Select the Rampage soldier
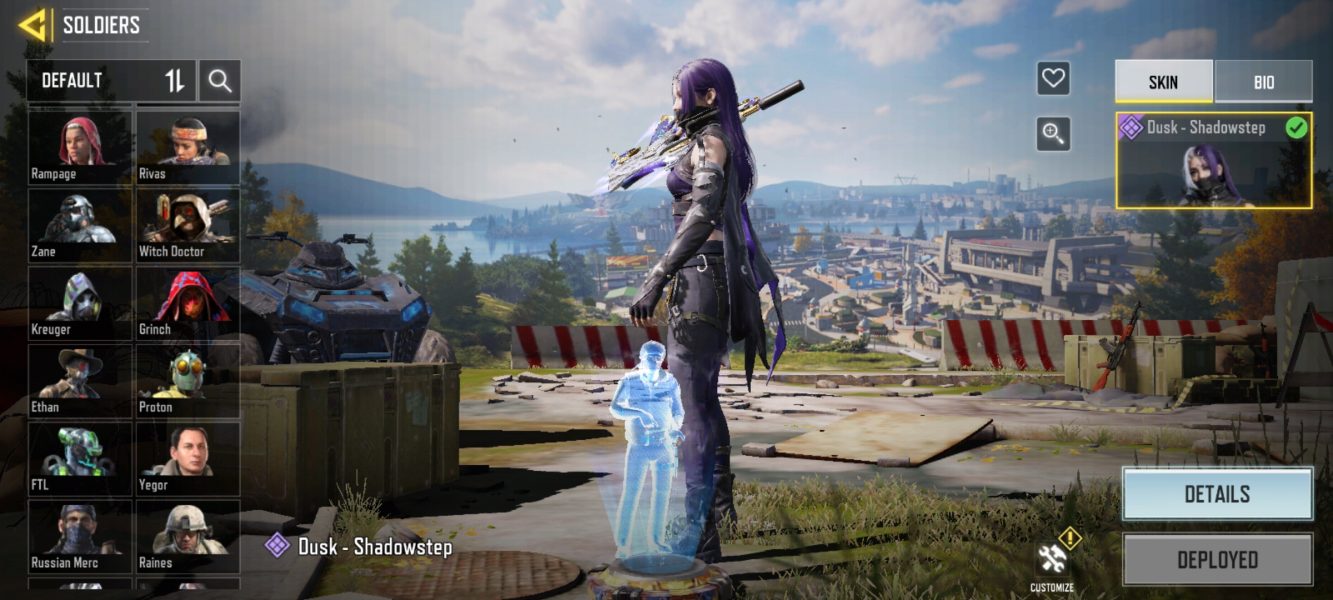The width and height of the screenshot is (1333, 600). [x=80, y=146]
